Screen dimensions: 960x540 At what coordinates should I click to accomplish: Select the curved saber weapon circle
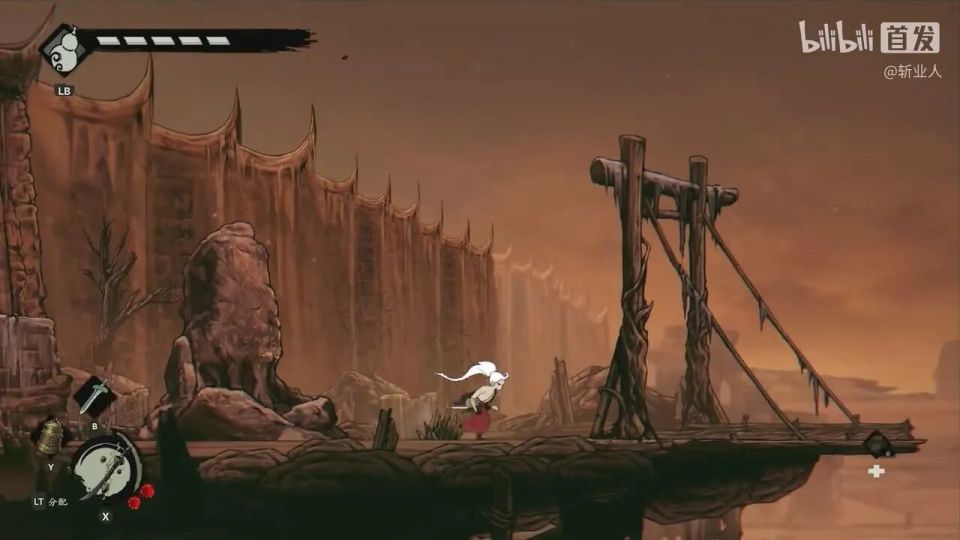click(x=105, y=466)
